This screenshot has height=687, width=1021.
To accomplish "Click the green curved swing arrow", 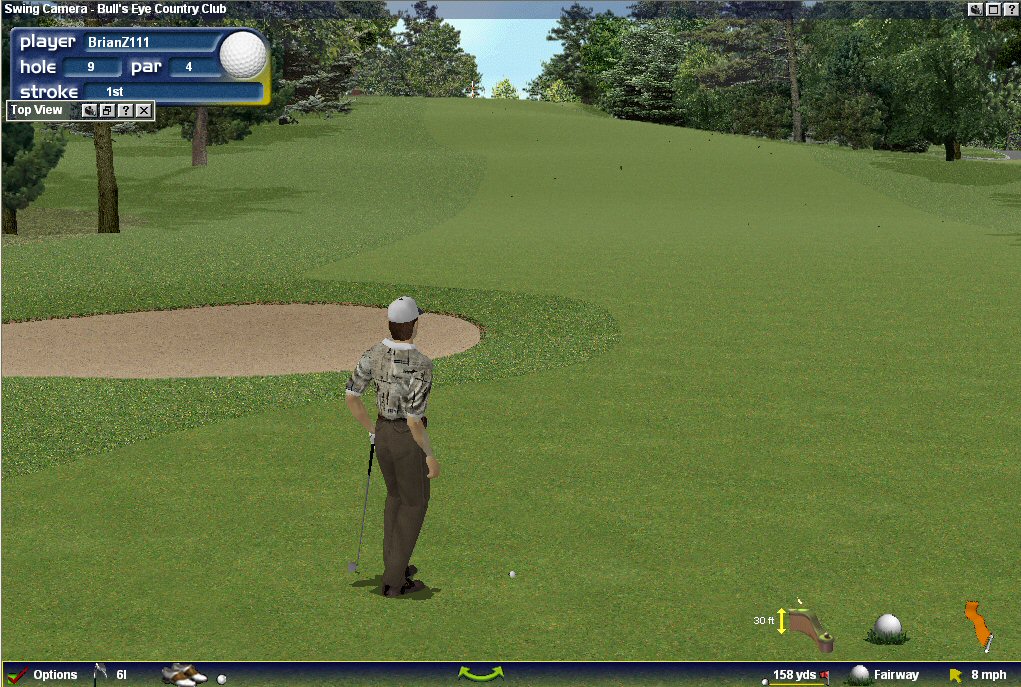I will pos(480,674).
